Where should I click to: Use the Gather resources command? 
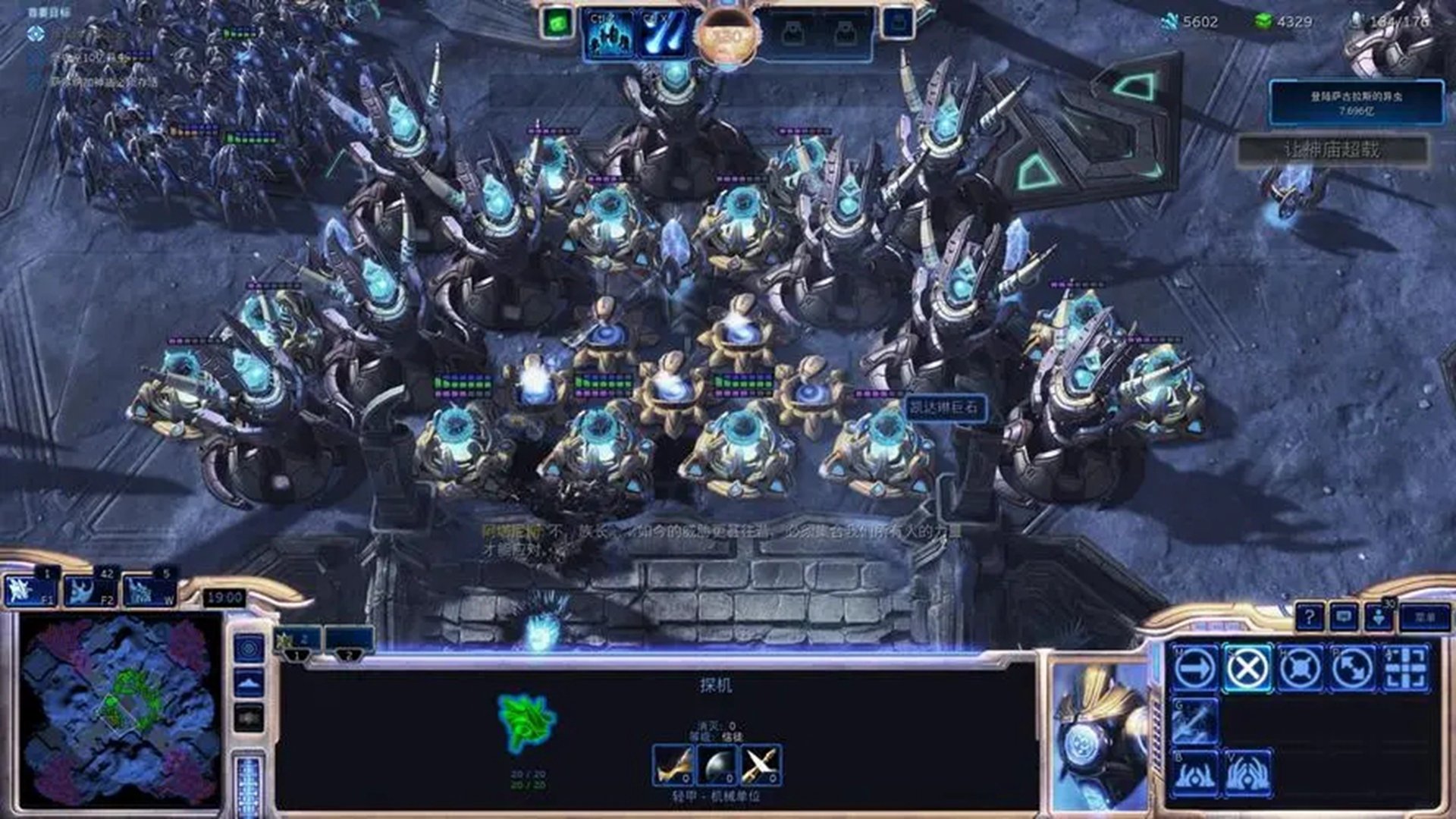pyautogui.click(x=1196, y=720)
